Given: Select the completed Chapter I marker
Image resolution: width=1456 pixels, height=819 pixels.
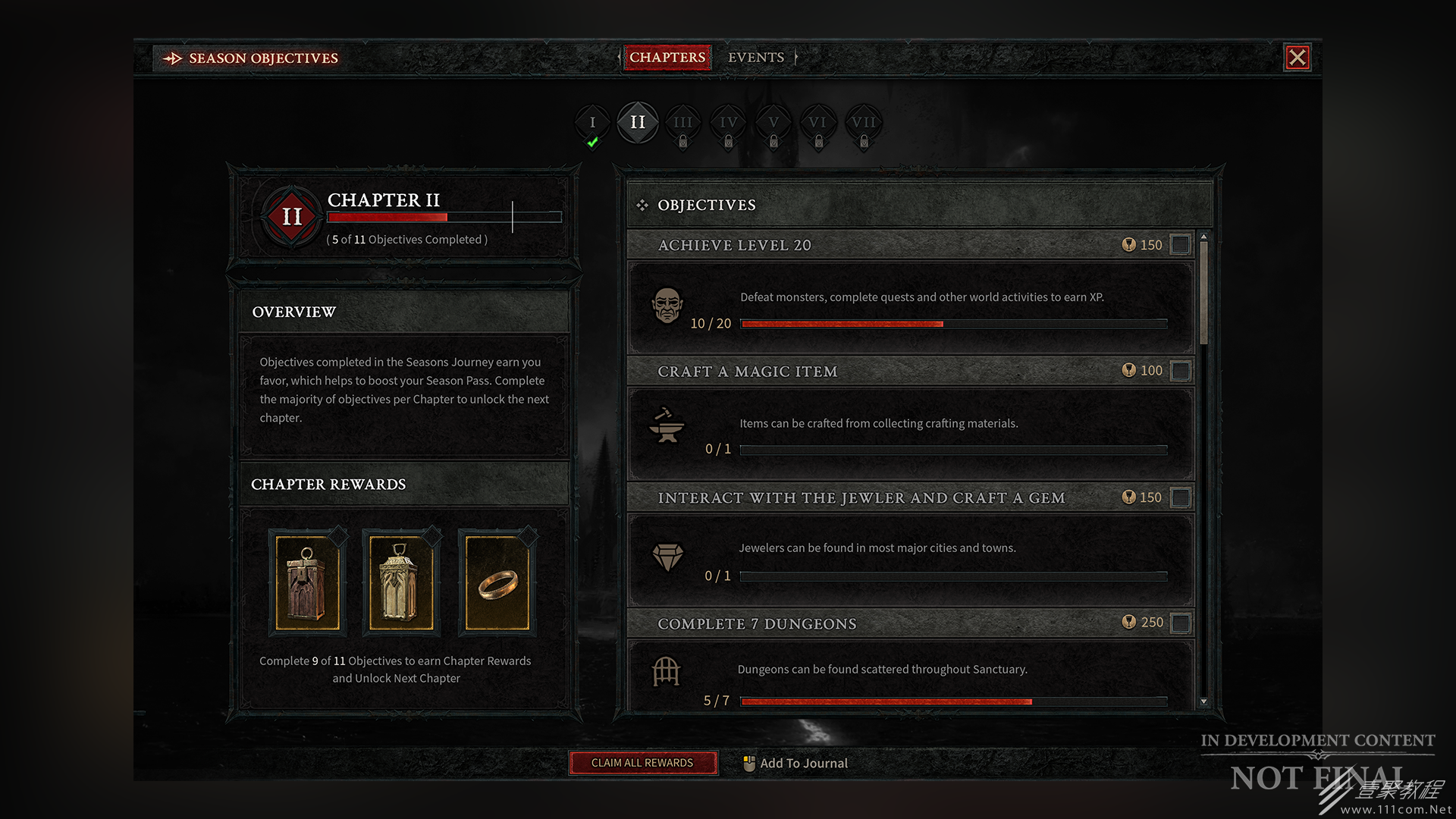Looking at the screenshot, I should pyautogui.click(x=592, y=123).
